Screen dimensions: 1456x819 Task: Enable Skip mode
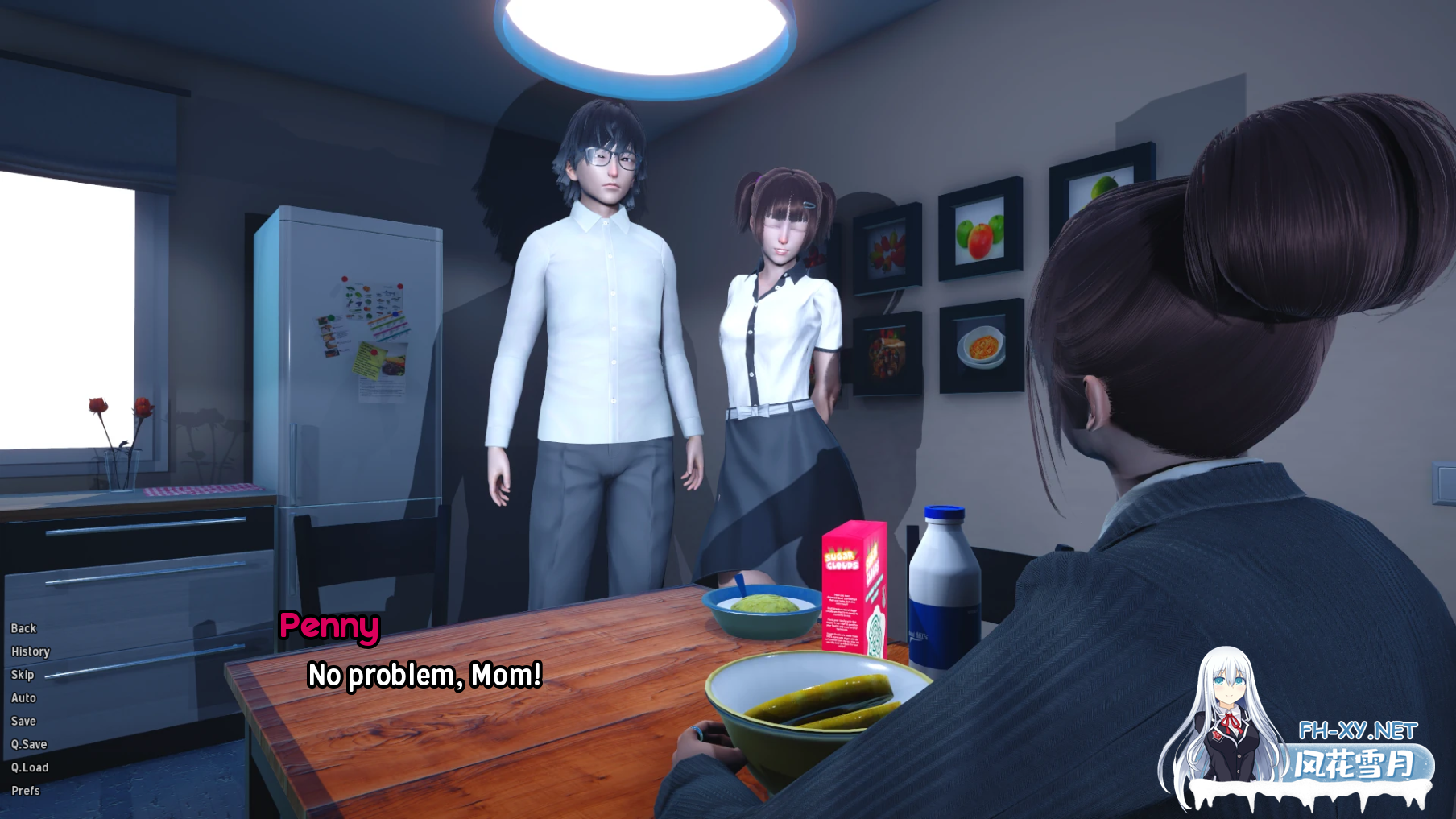click(22, 675)
